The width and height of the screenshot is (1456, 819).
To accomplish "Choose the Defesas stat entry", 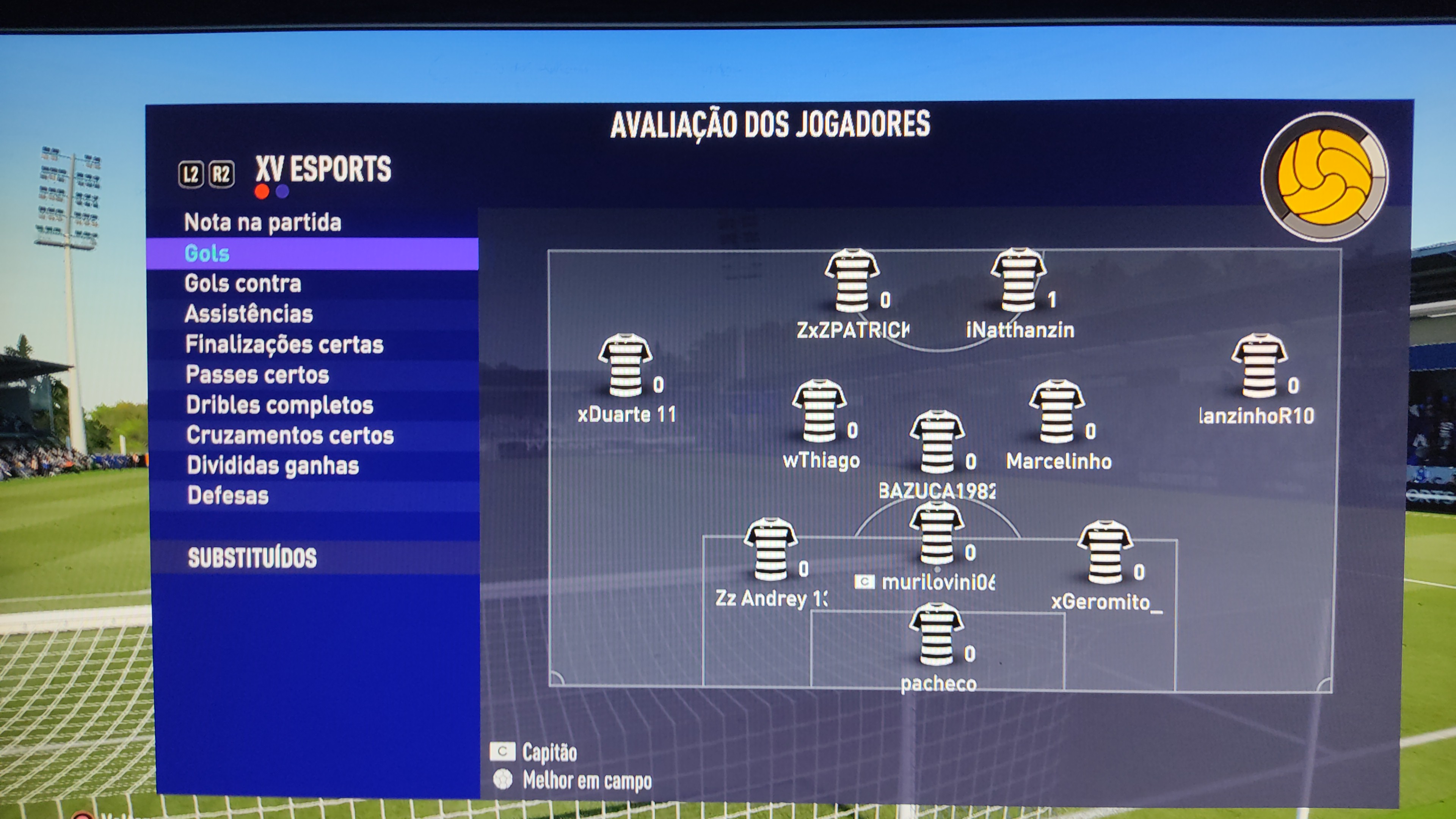I will (x=228, y=496).
